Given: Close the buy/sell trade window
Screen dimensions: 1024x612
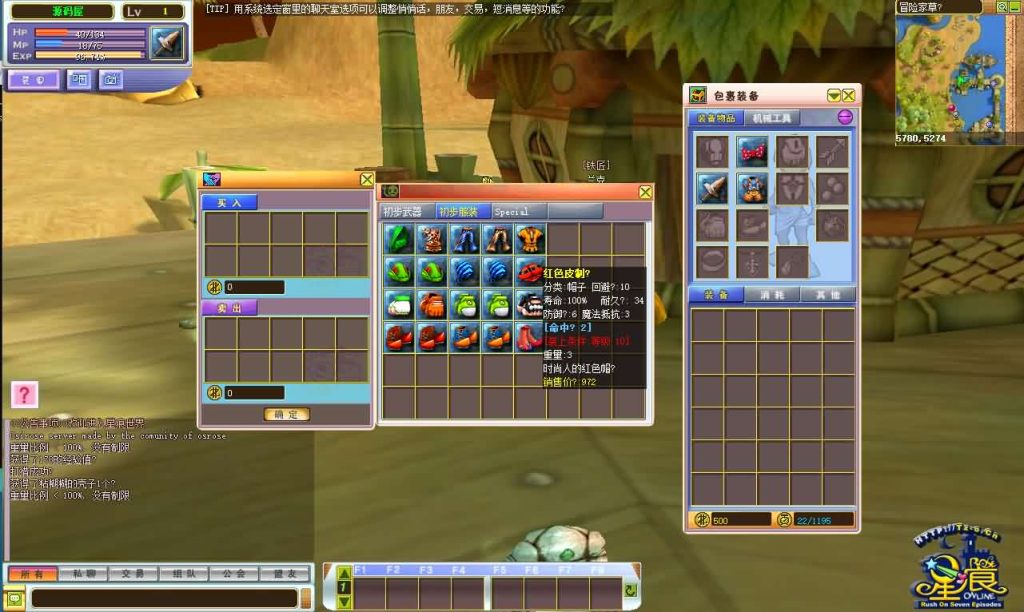Looking at the screenshot, I should point(366,179).
